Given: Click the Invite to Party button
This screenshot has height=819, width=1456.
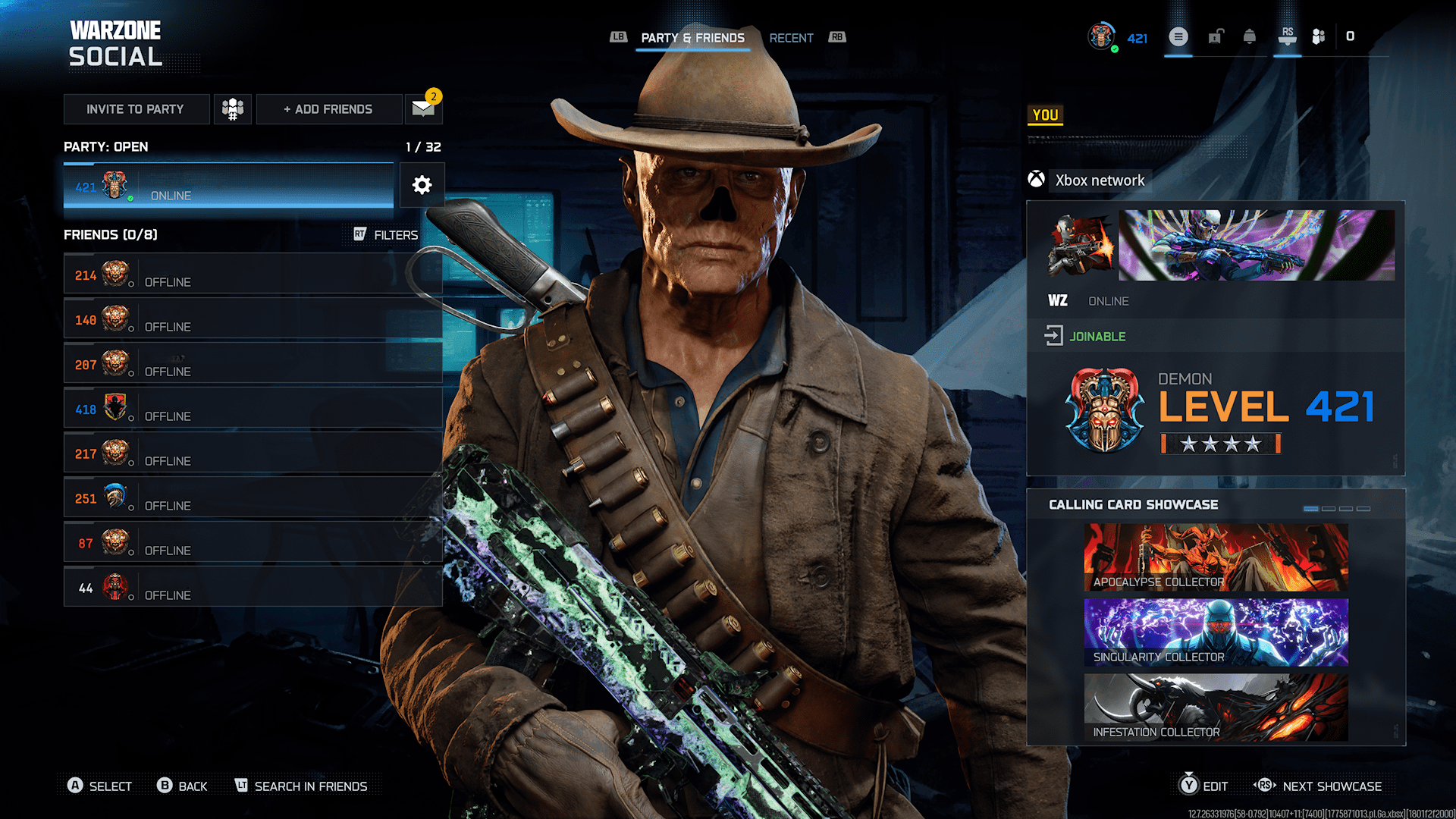Looking at the screenshot, I should coord(136,108).
